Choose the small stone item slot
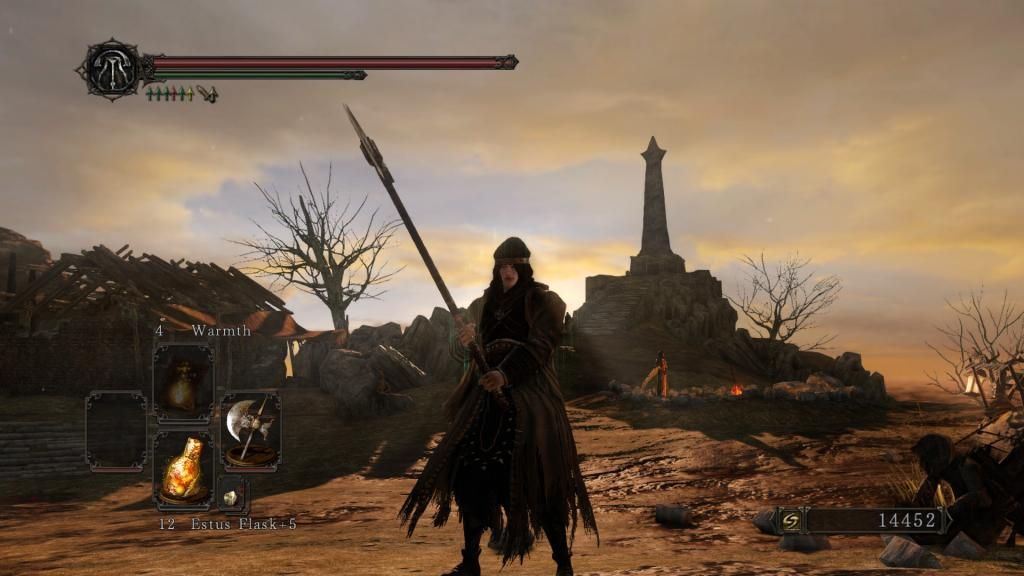1024x576 pixels. (x=231, y=496)
